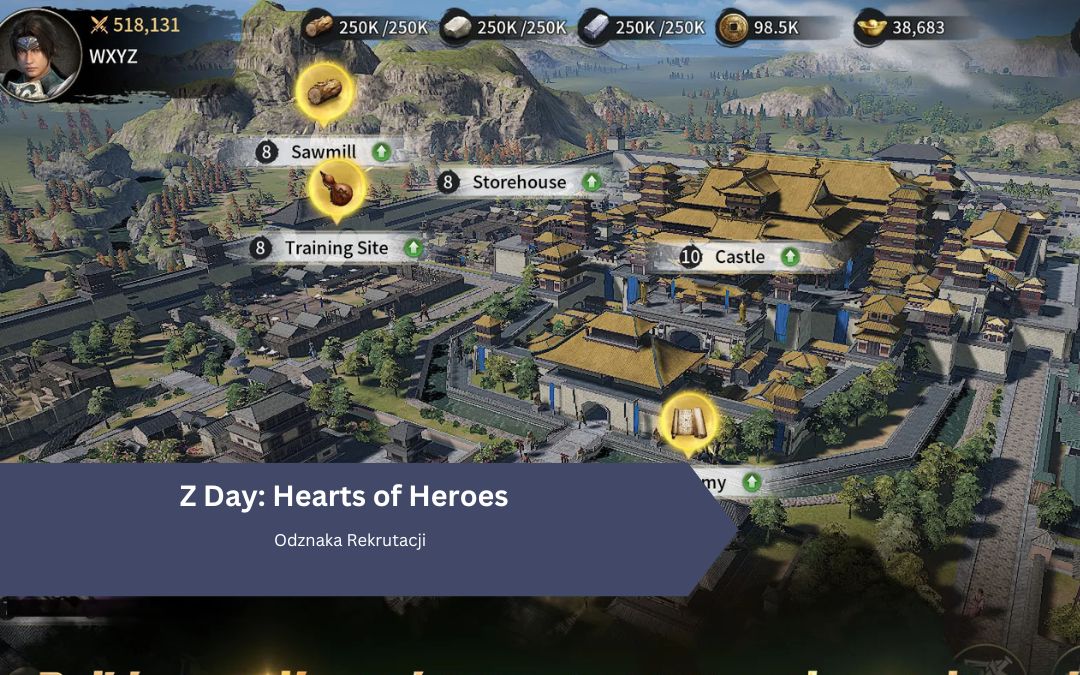Collect the wood log resource bubble
Image resolution: width=1080 pixels, height=675 pixels.
pos(325,93)
